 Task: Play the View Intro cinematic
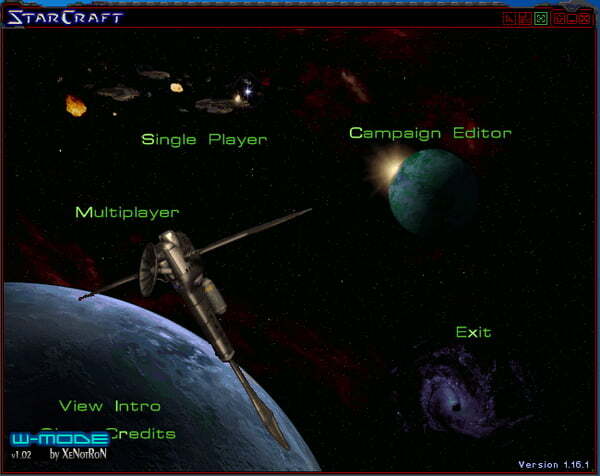click(109, 406)
